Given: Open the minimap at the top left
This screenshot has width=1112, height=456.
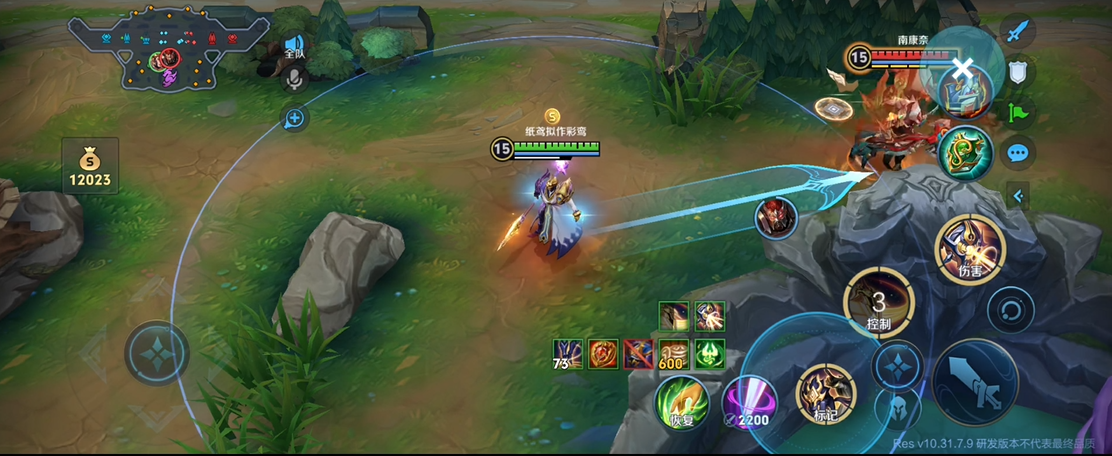Looking at the screenshot, I should 168,48.
